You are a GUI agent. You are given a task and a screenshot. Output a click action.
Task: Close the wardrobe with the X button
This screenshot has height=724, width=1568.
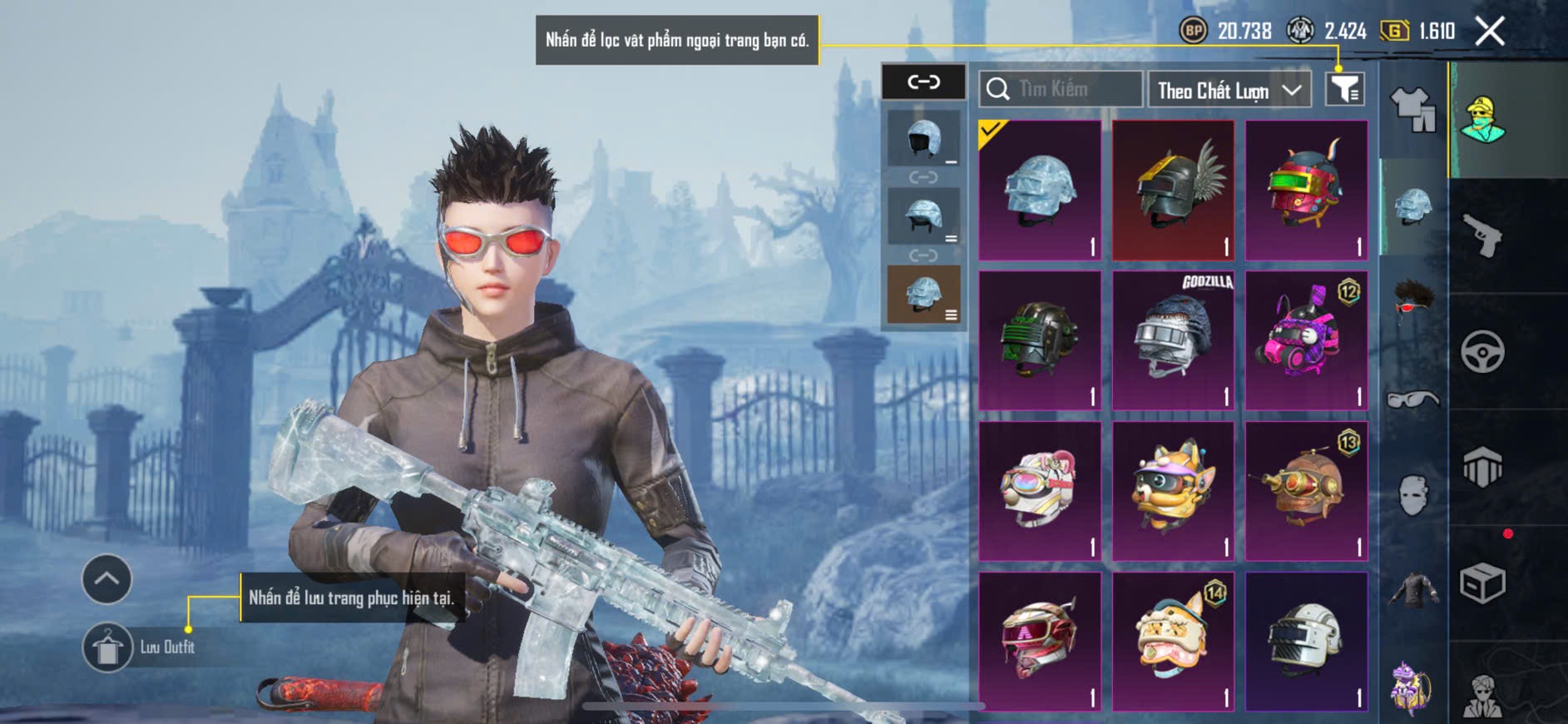coord(1489,32)
